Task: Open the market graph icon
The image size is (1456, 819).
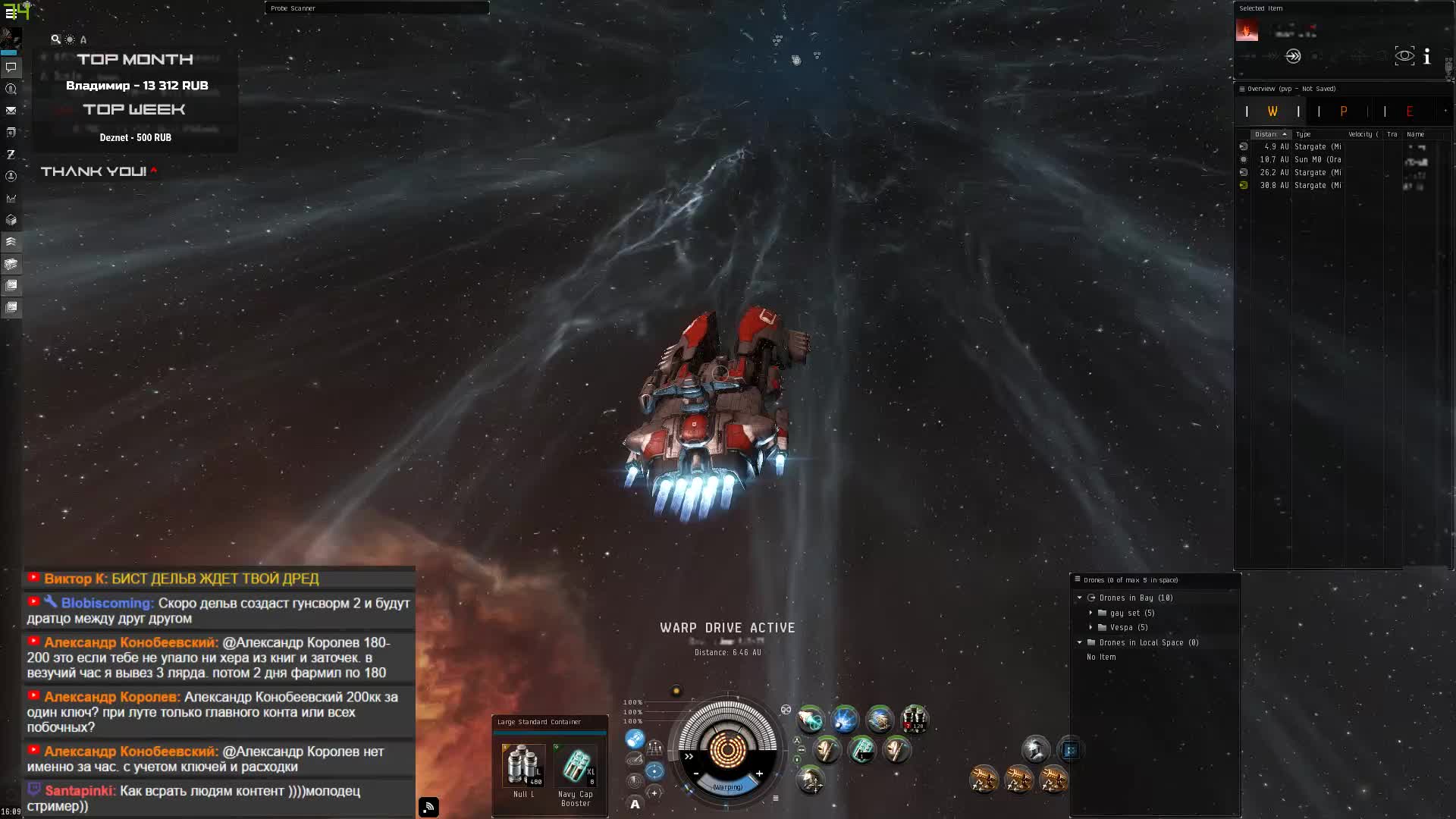Action: [11, 199]
